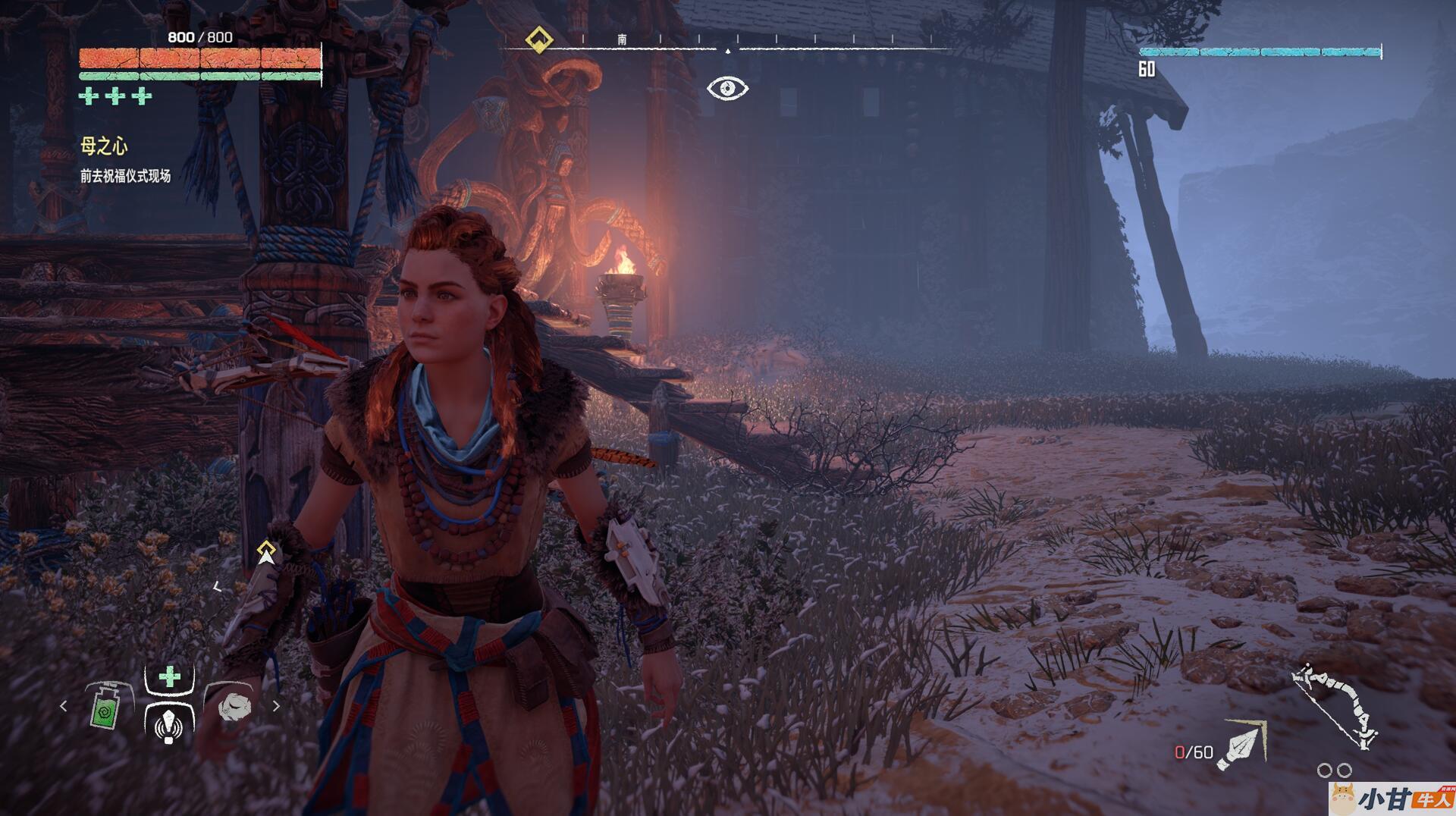Select the rock throwable slot
Screen dimensions: 1456x816
tap(234, 707)
